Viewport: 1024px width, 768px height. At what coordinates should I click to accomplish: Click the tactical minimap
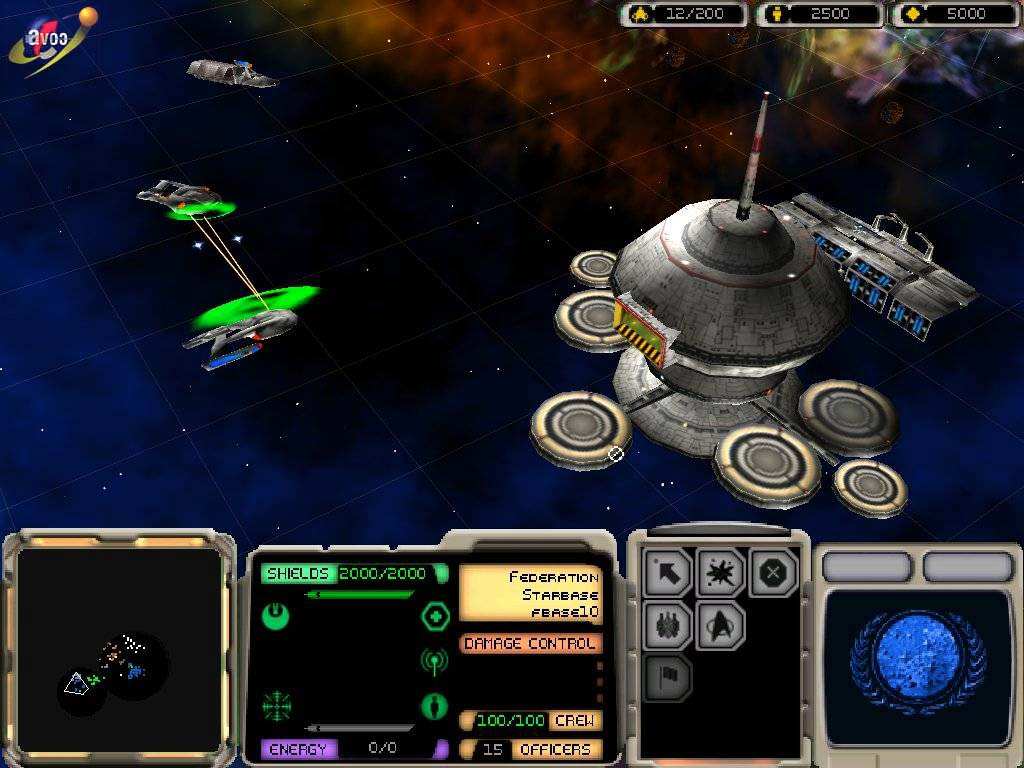tap(120, 650)
